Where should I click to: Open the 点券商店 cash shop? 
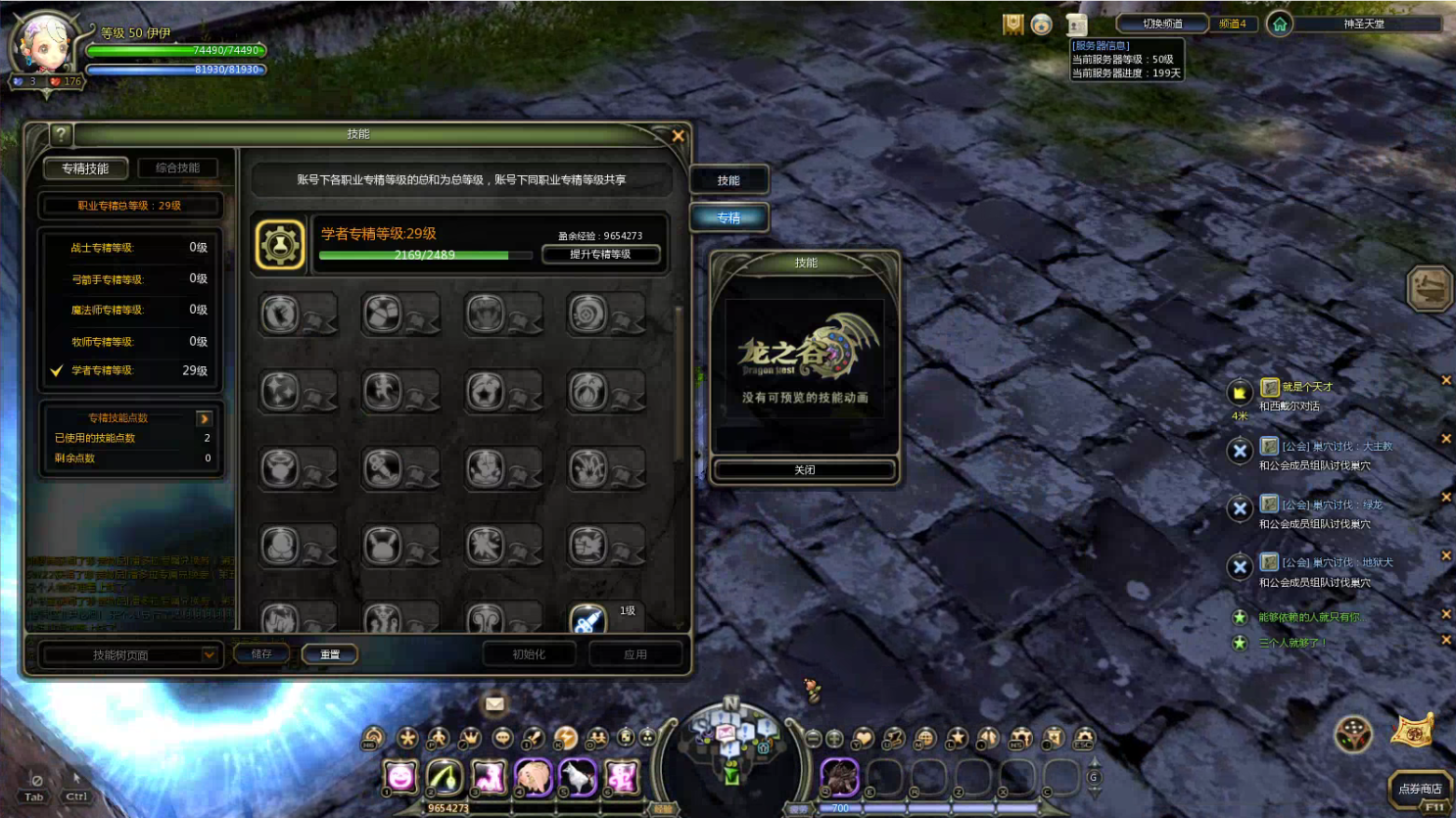[1419, 789]
